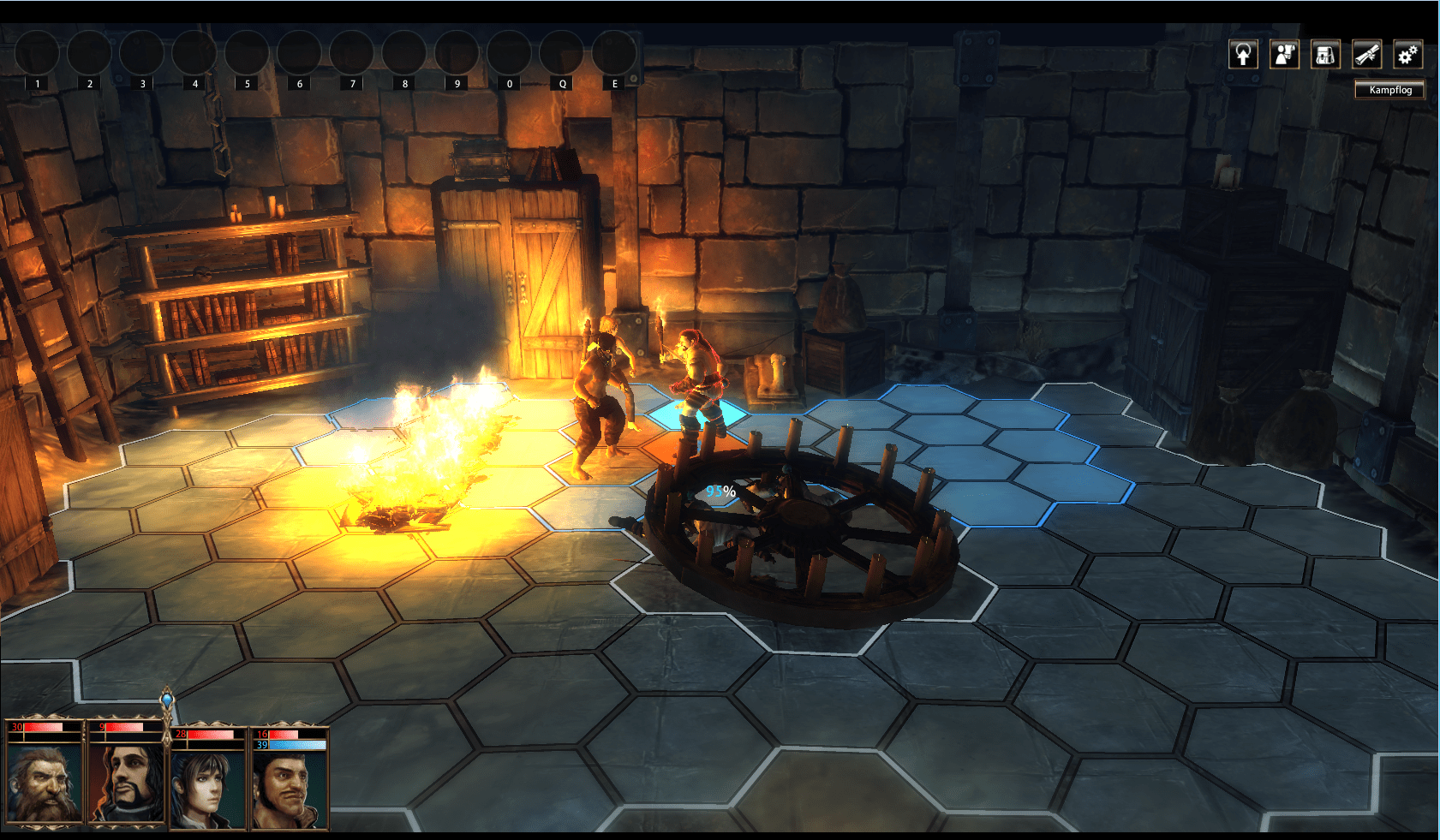The height and width of the screenshot is (840, 1440).
Task: Choose the short-haired young hero portrait
Action: click(208, 783)
